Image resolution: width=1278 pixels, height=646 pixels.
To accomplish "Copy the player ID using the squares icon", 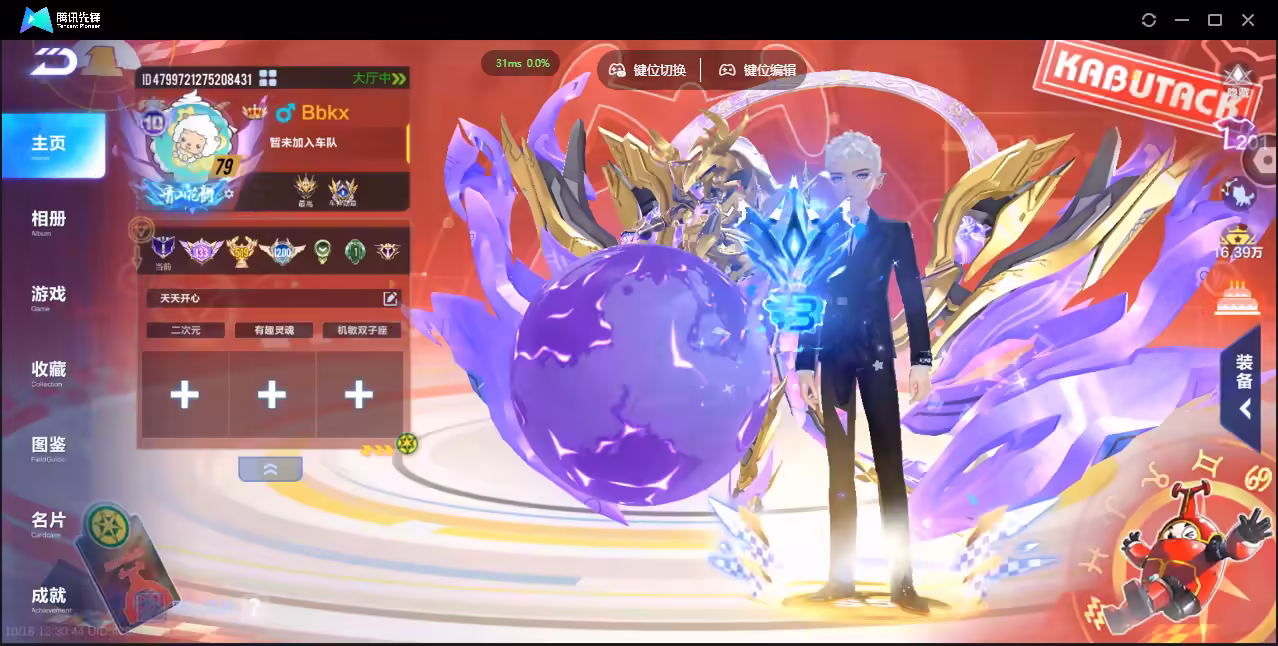I will pyautogui.click(x=268, y=79).
